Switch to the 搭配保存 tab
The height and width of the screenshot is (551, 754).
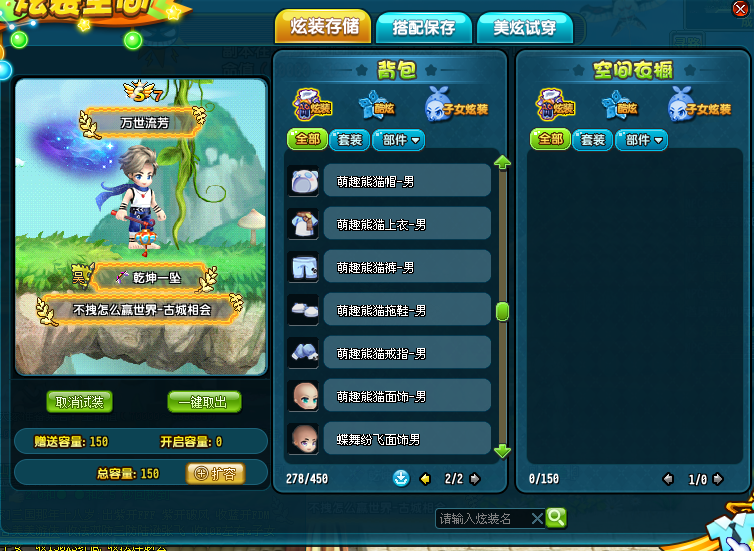(x=423, y=28)
